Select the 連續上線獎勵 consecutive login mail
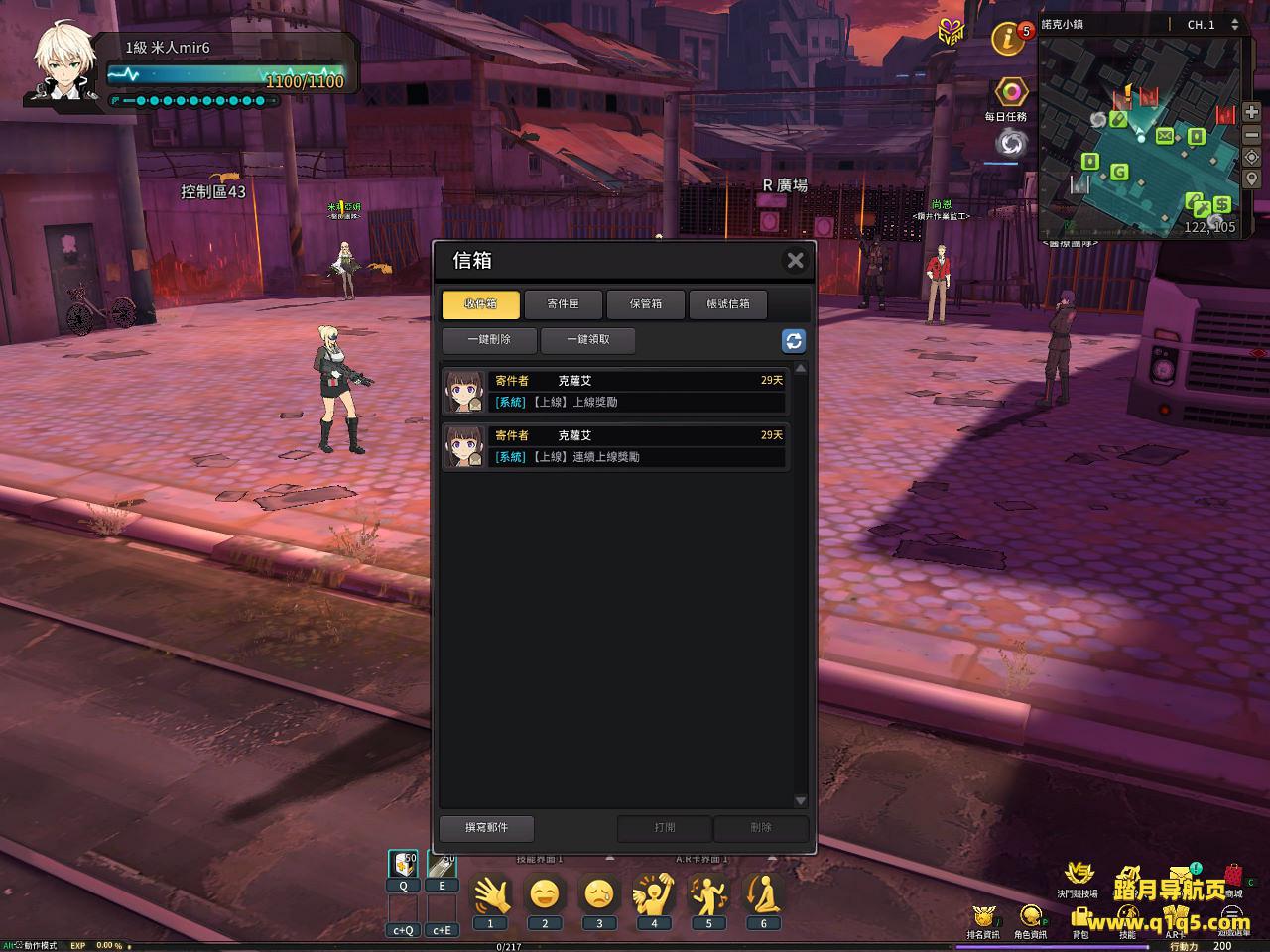 pos(615,447)
